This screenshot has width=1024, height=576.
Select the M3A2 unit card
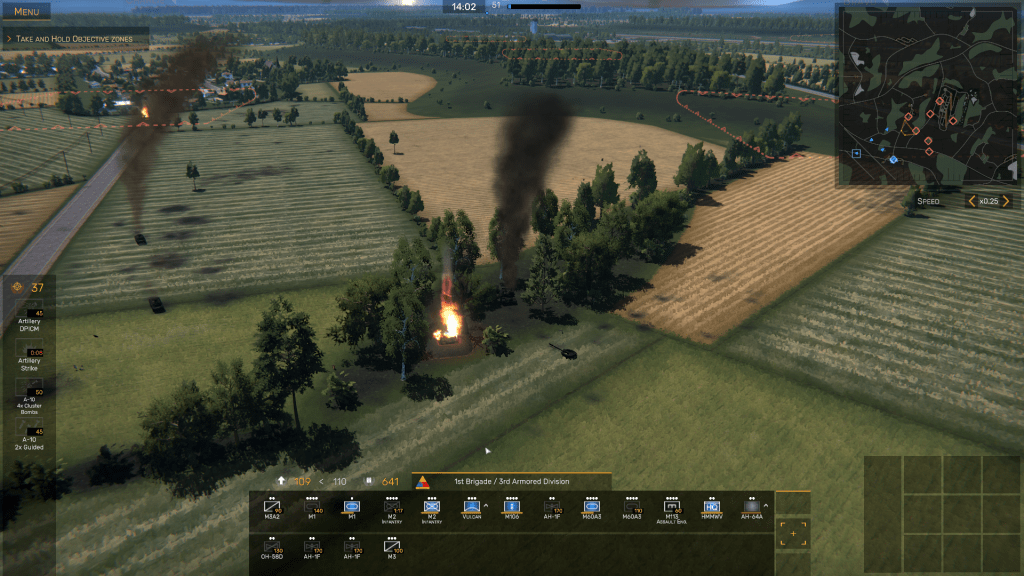coord(273,509)
